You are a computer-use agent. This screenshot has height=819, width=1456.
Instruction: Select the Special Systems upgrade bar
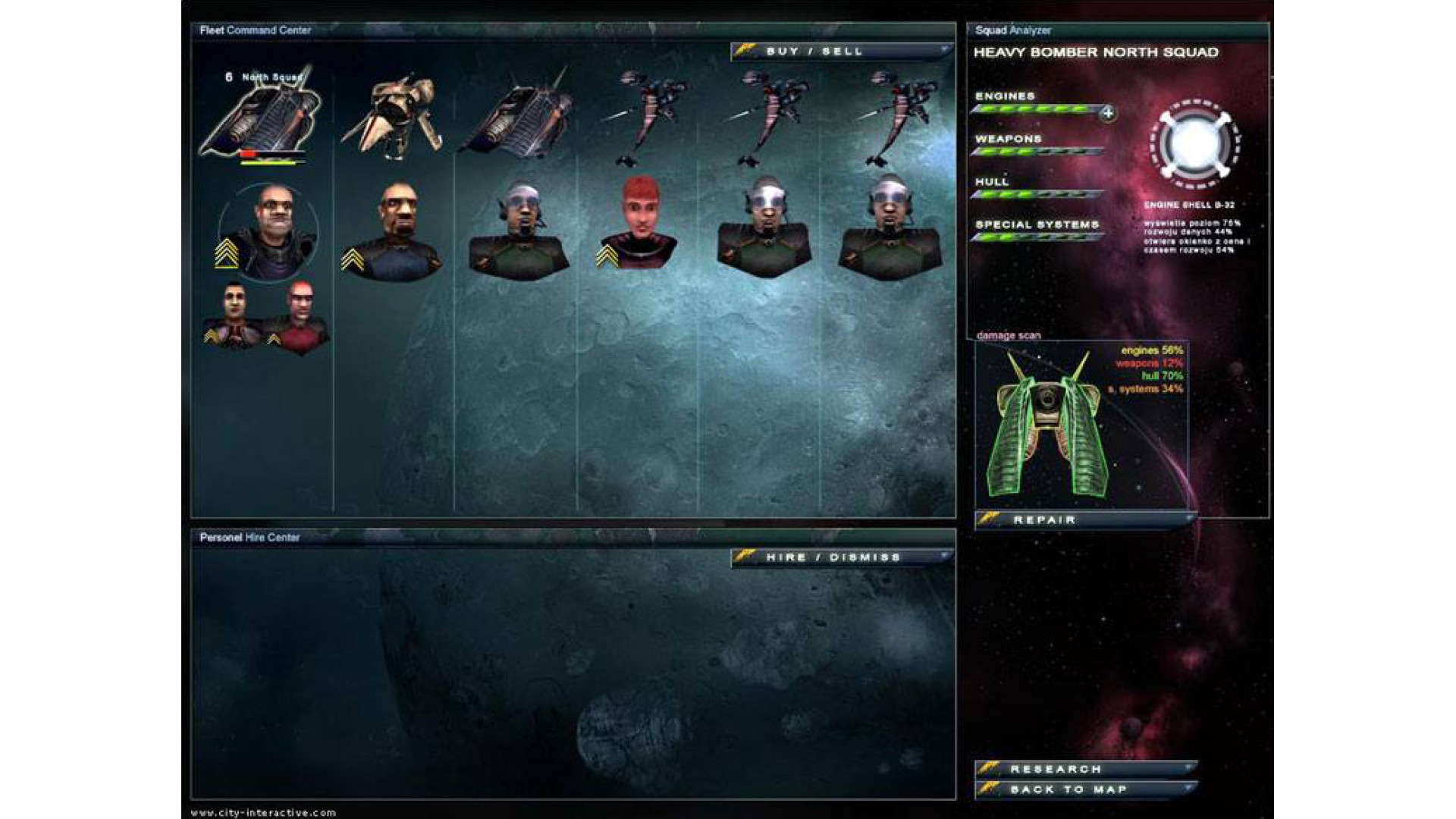click(1037, 237)
